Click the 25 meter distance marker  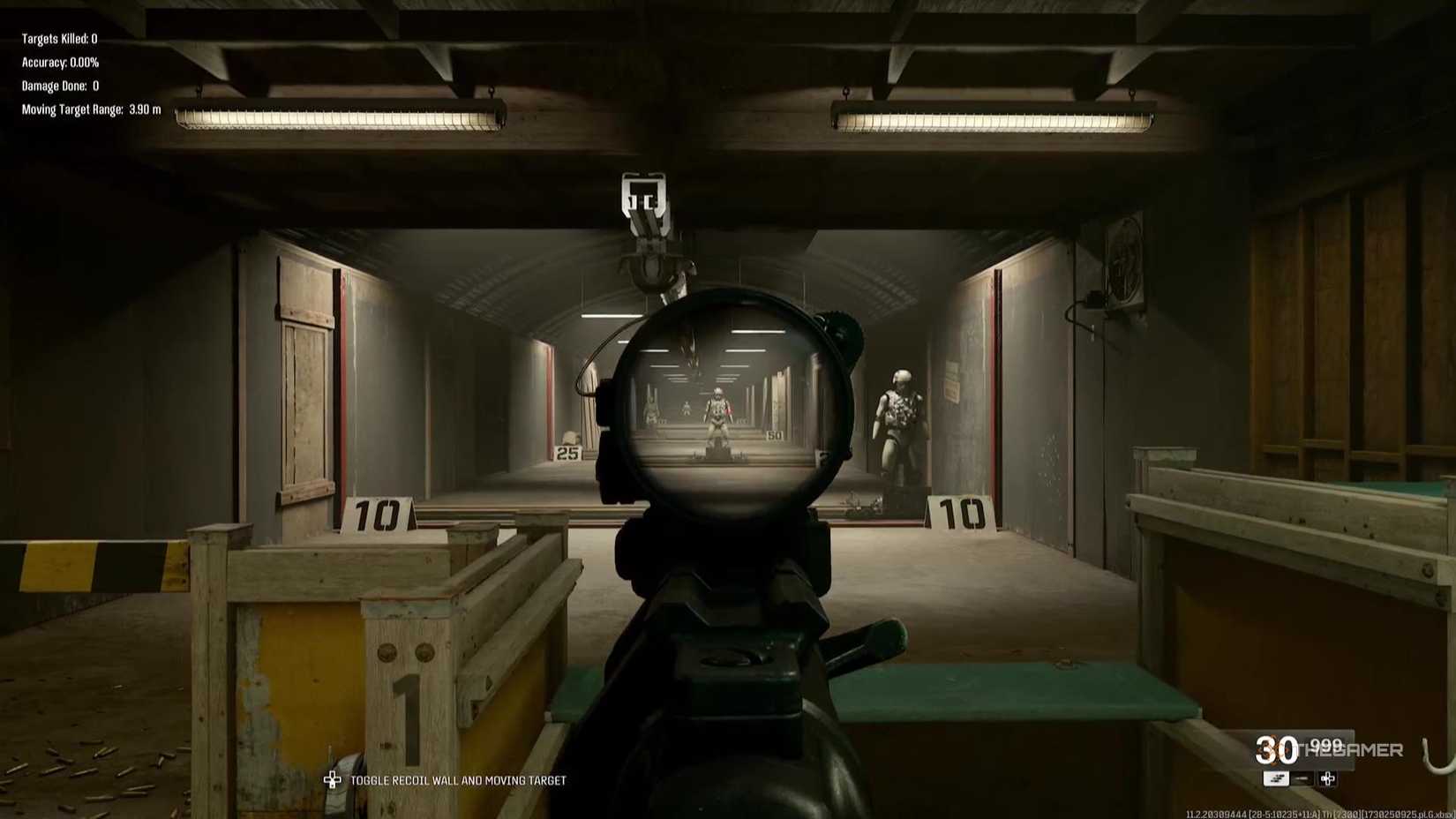coord(566,453)
